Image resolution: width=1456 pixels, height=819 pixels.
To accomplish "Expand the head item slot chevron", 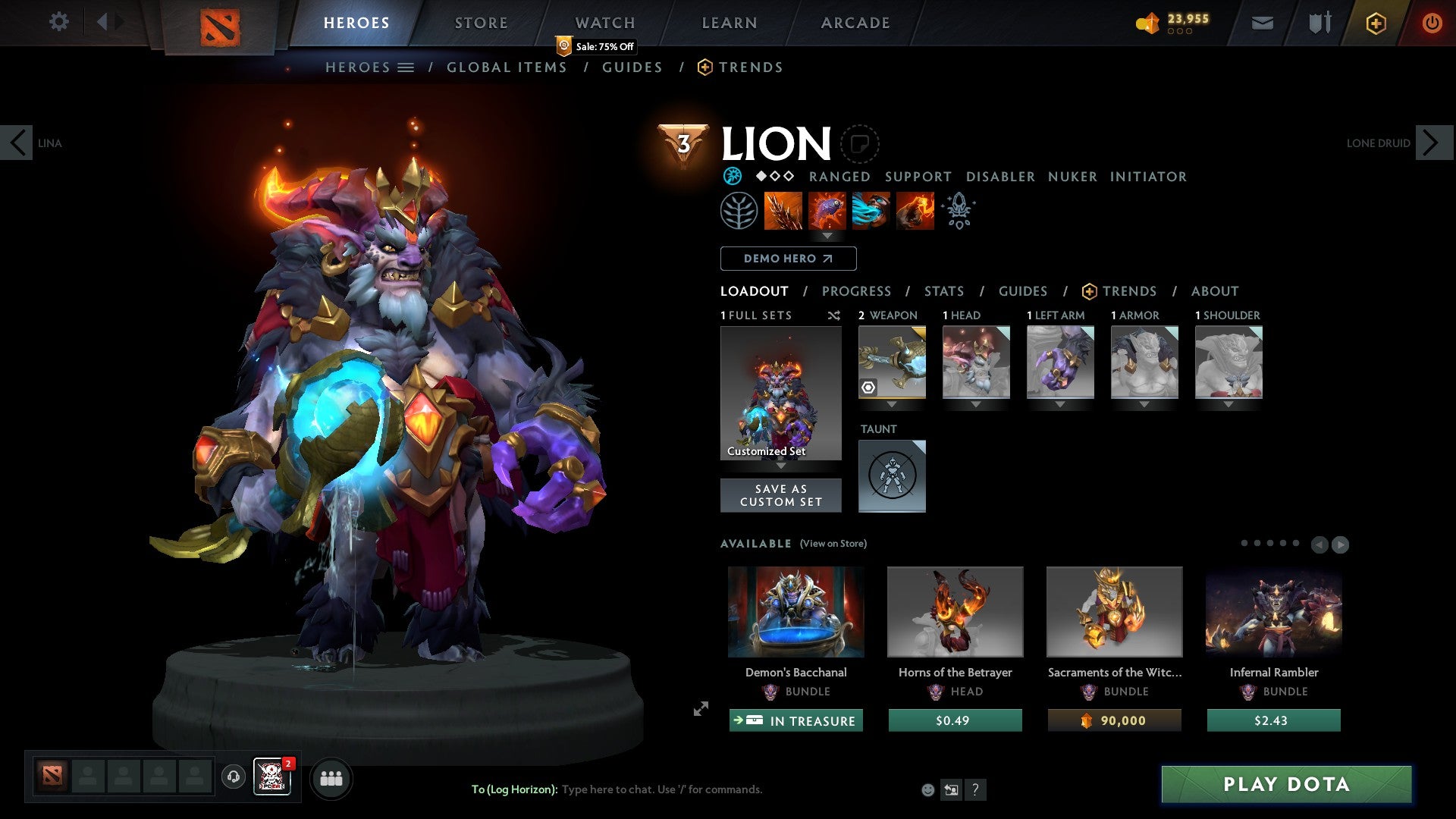I will coord(976,404).
